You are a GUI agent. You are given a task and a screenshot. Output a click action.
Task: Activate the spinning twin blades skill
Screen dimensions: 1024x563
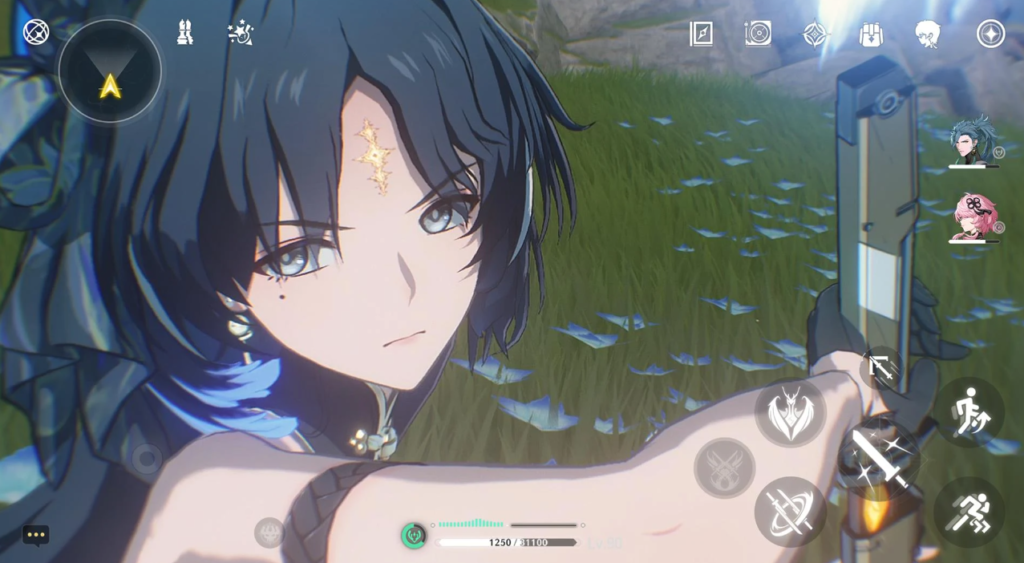(x=789, y=511)
